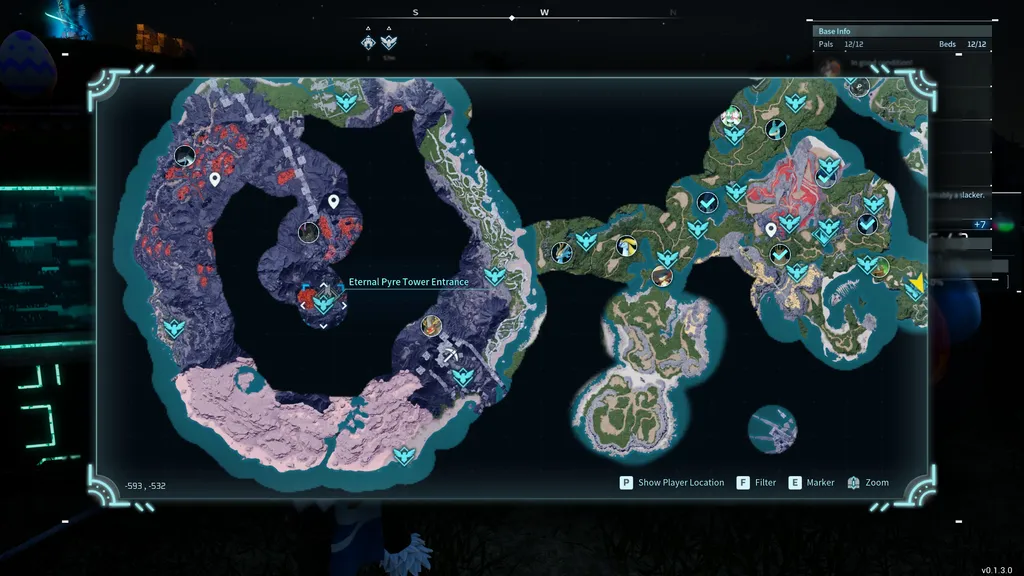Choose the fast travel point below the pink beach
Image resolution: width=1024 pixels, height=576 pixels.
404,456
